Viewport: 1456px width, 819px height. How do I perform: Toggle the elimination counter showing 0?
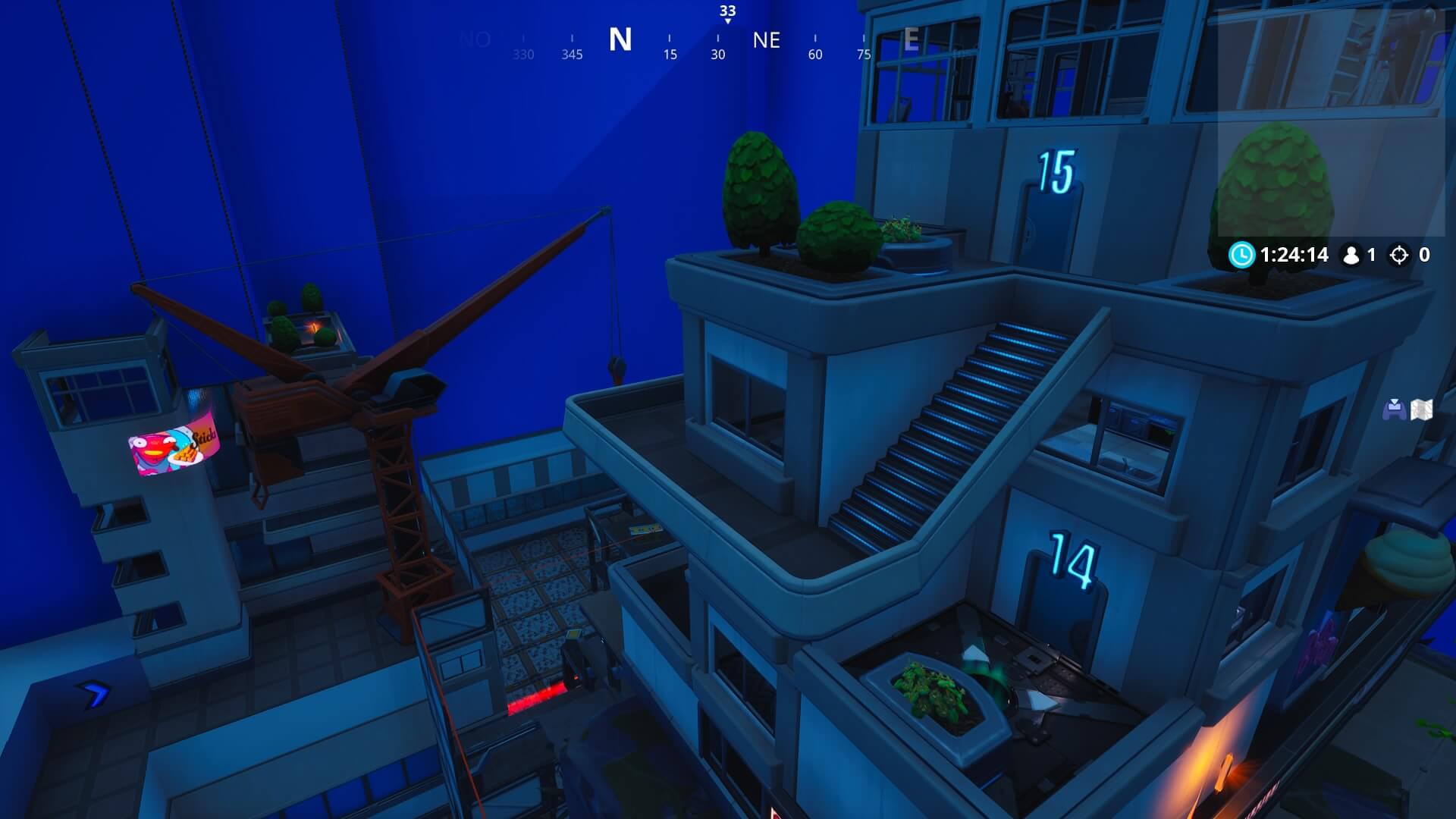pos(1426,255)
